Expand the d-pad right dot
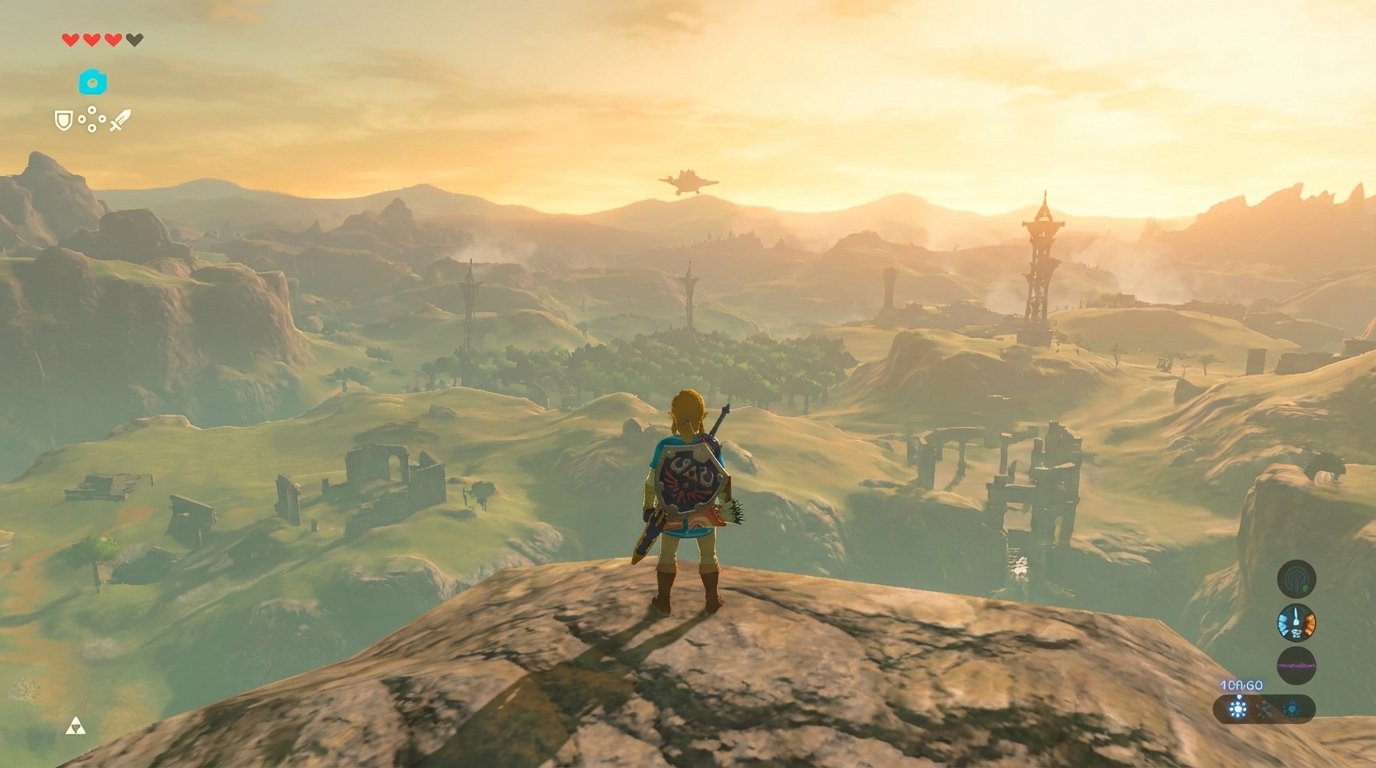 [102, 119]
